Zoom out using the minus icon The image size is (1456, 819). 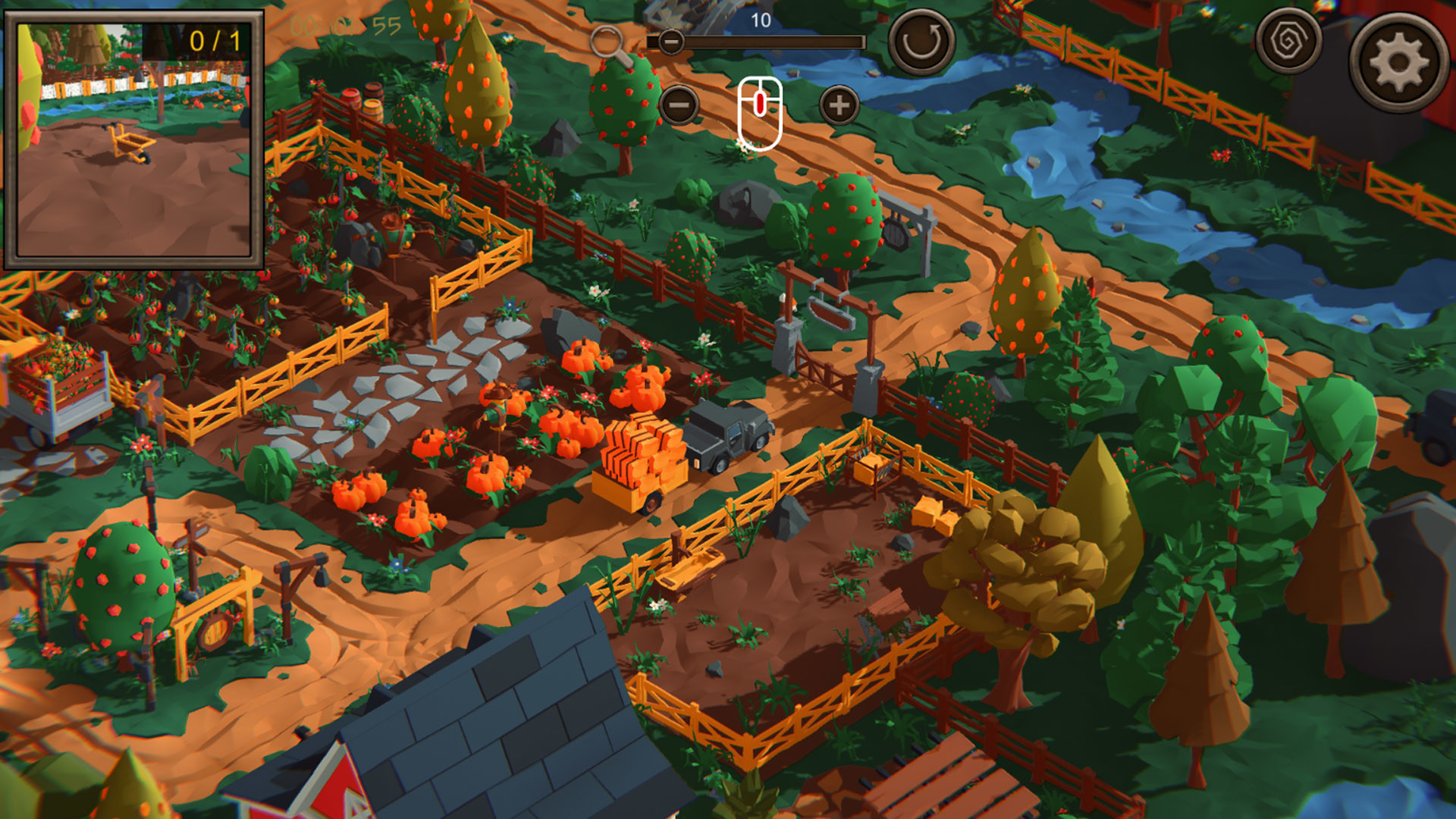pyautogui.click(x=679, y=106)
